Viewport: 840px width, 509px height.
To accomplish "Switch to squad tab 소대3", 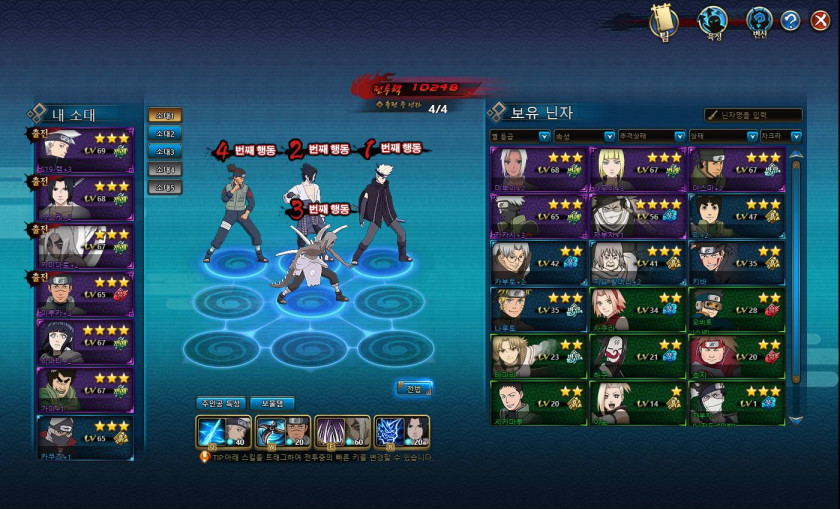I will coord(164,152).
